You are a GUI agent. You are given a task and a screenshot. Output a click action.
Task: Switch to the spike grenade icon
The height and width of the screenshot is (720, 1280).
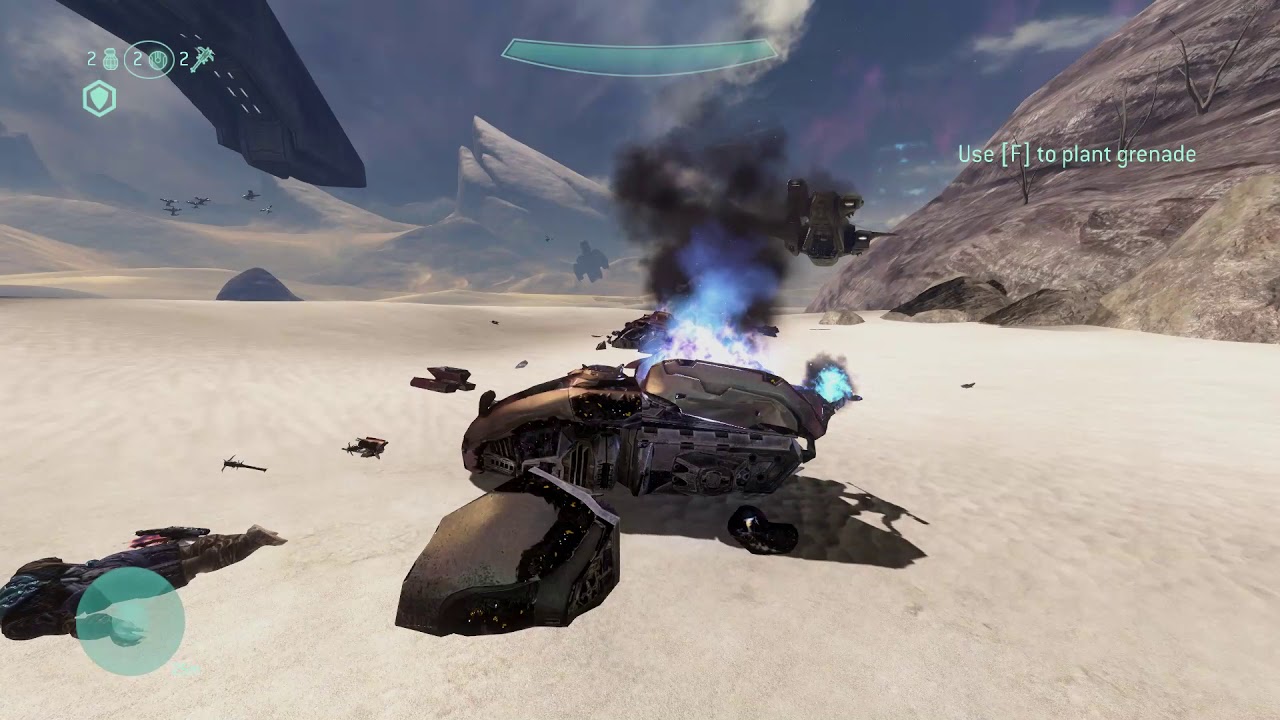(x=202, y=59)
